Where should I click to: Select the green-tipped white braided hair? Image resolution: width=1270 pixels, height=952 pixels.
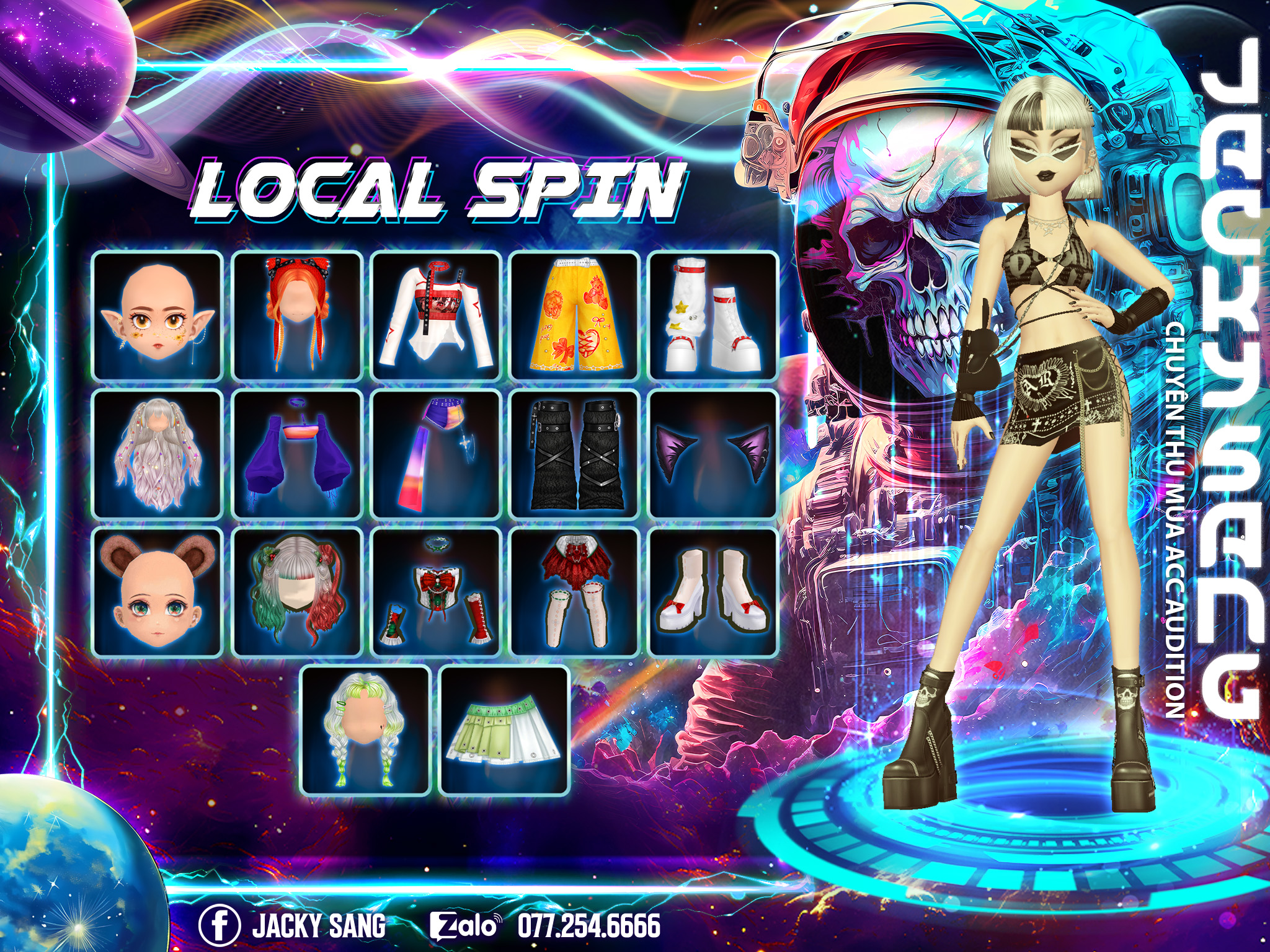coord(366,731)
